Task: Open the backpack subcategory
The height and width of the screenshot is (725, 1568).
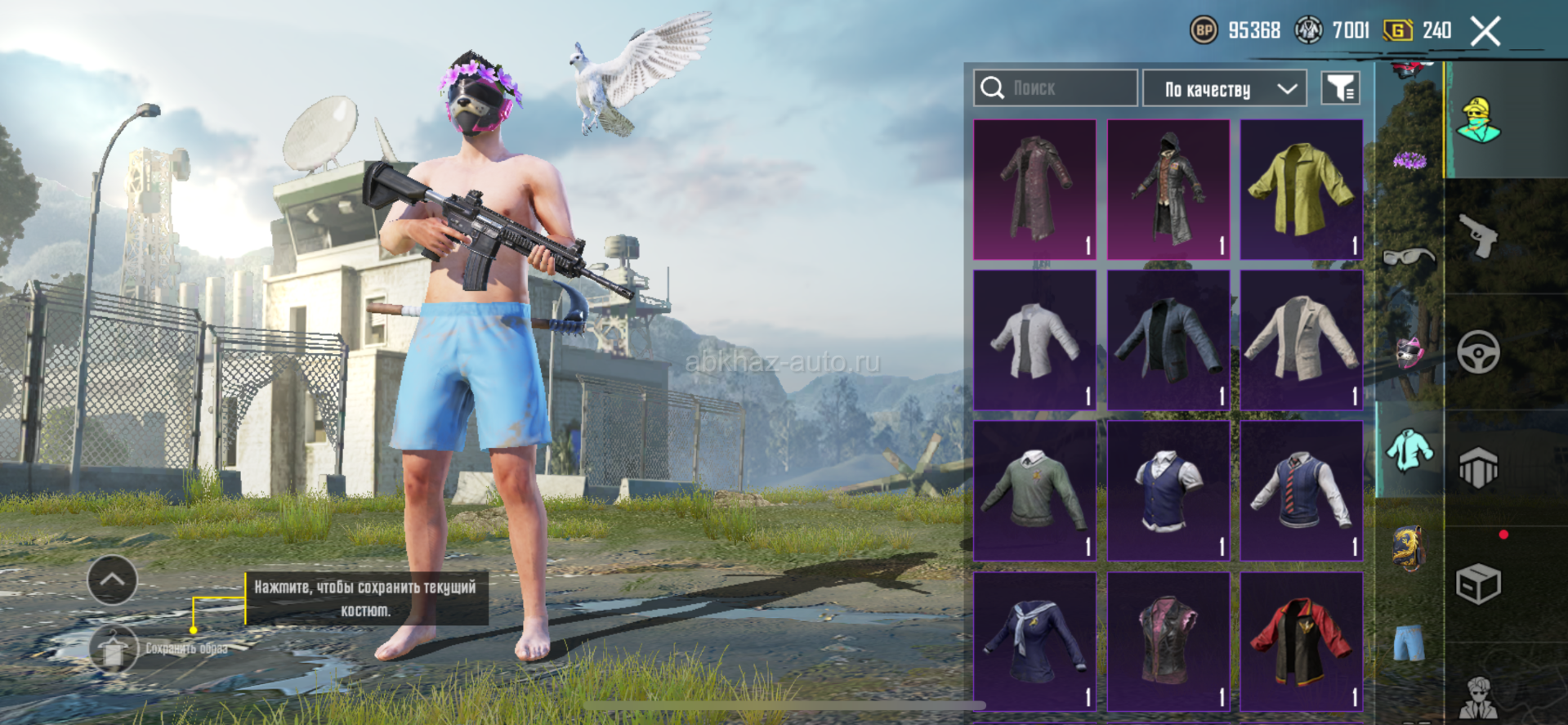Action: (1409, 546)
